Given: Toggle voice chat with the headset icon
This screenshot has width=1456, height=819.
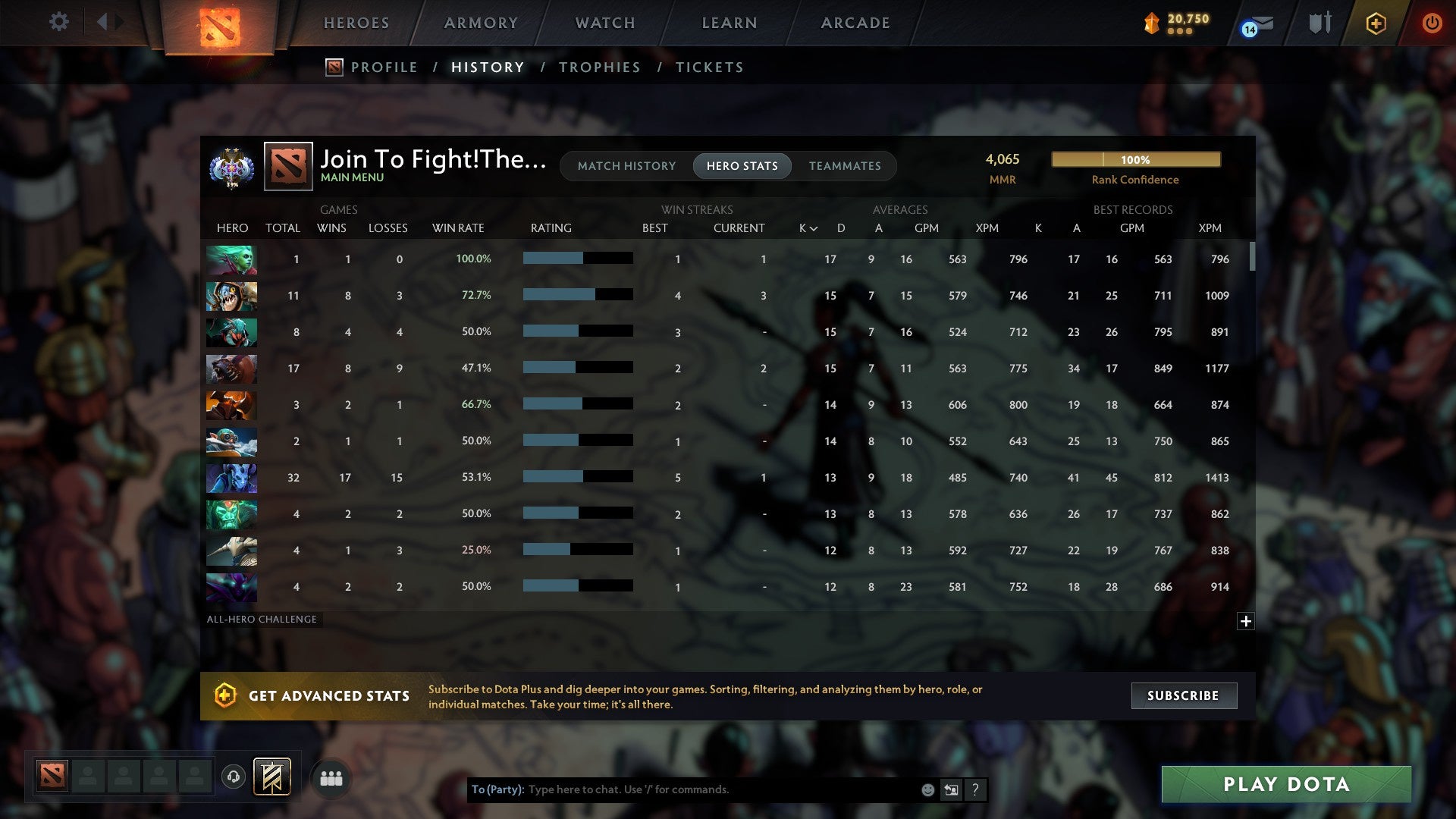Looking at the screenshot, I should tap(233, 775).
